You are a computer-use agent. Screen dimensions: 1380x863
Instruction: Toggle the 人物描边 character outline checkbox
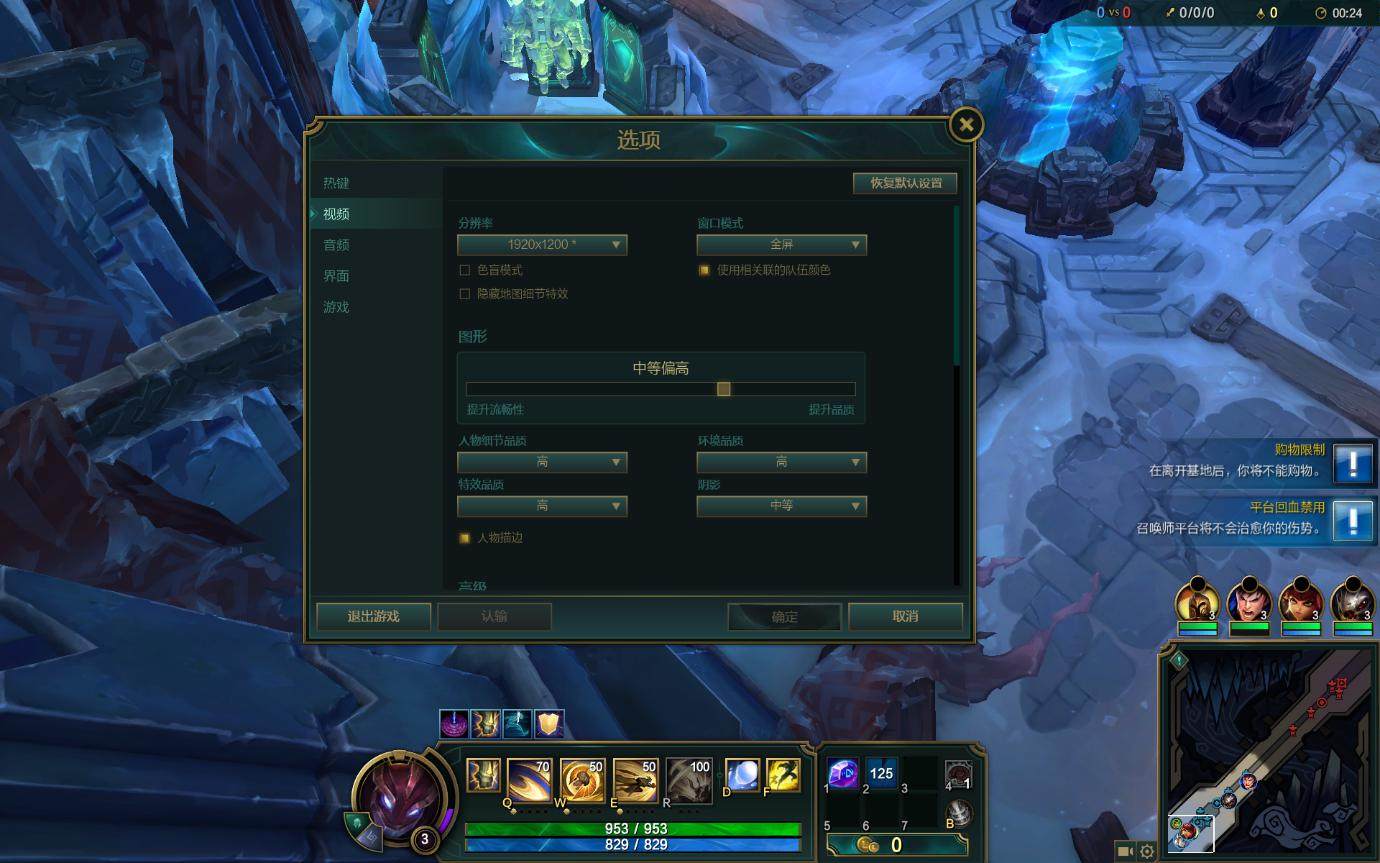(464, 538)
